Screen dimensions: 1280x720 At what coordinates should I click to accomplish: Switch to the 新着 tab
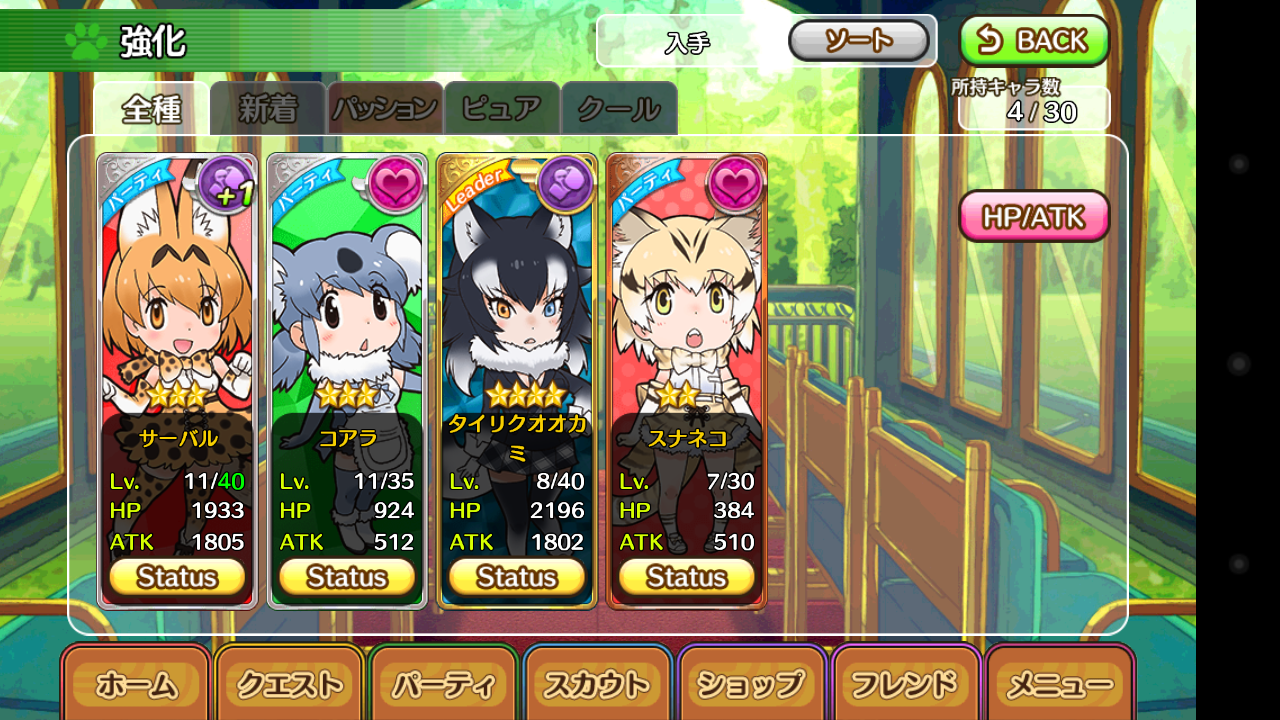pos(268,109)
